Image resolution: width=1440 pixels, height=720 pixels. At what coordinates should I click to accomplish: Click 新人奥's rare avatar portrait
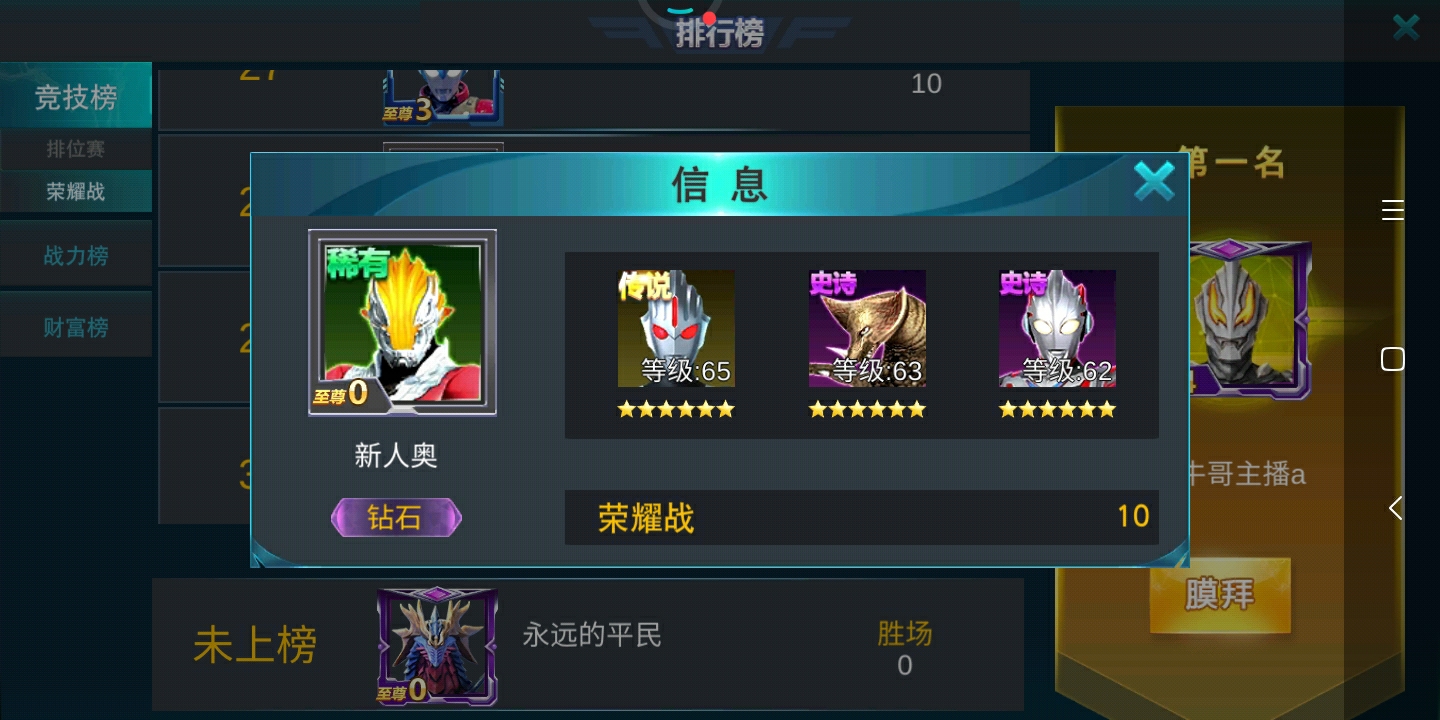402,322
